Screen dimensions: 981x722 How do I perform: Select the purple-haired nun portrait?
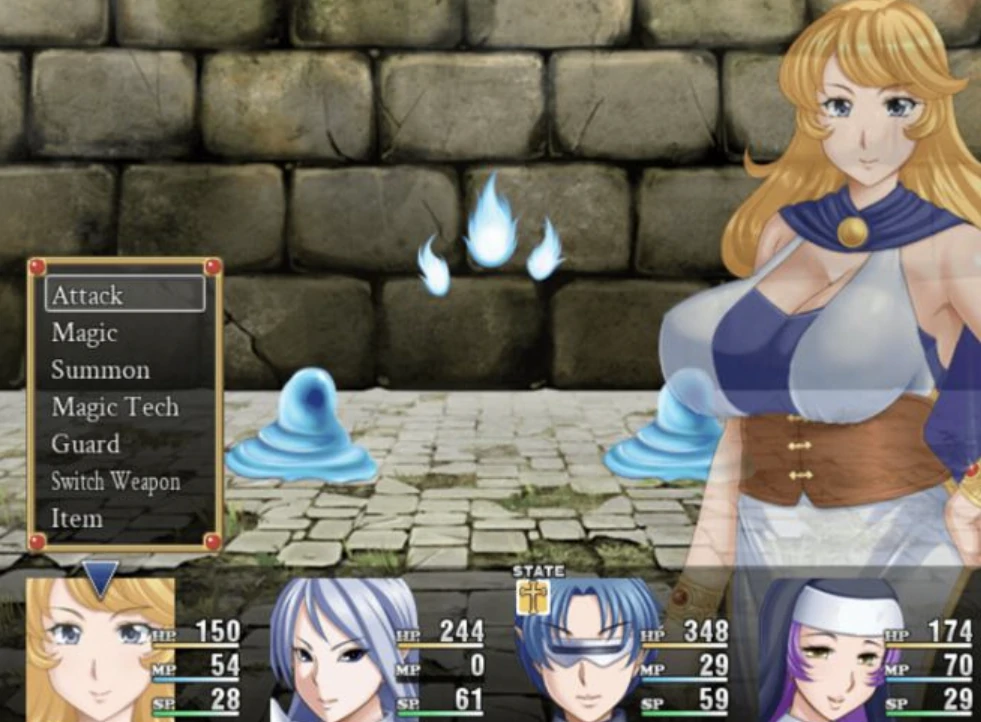click(x=825, y=650)
